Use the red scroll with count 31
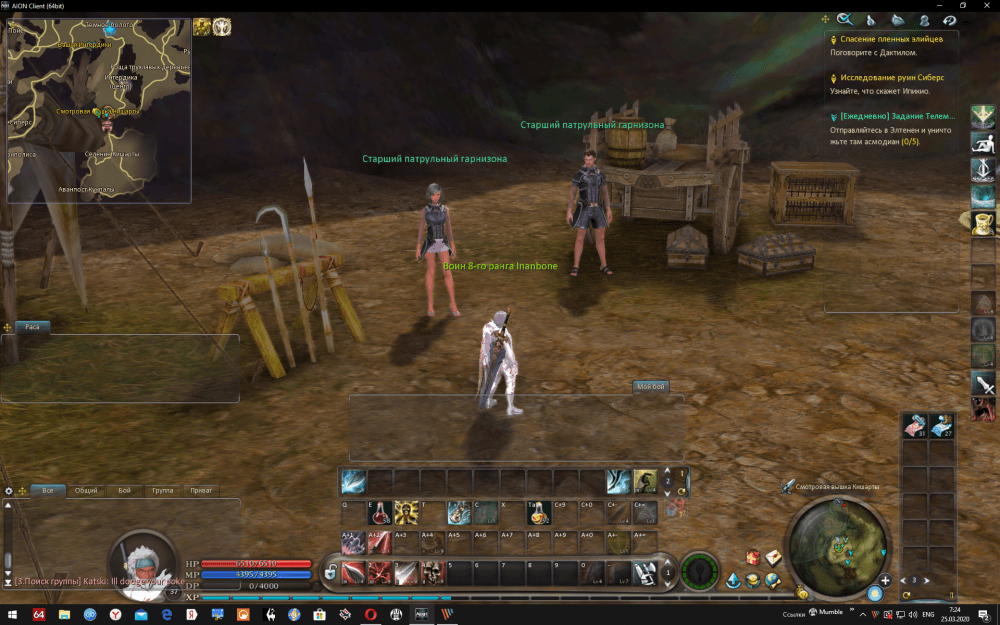Viewport: 1000px width, 625px height. [915, 425]
